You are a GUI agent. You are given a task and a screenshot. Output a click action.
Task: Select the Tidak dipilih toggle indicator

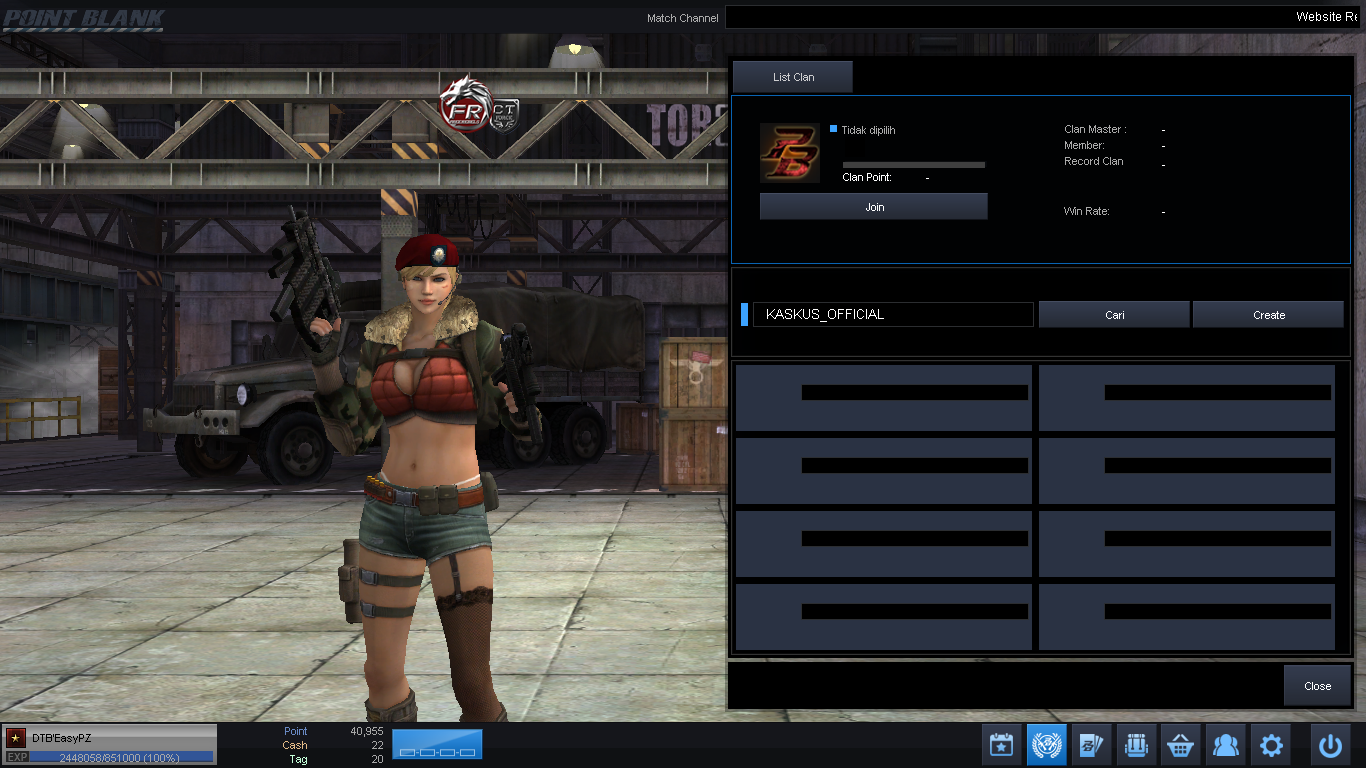click(x=833, y=129)
